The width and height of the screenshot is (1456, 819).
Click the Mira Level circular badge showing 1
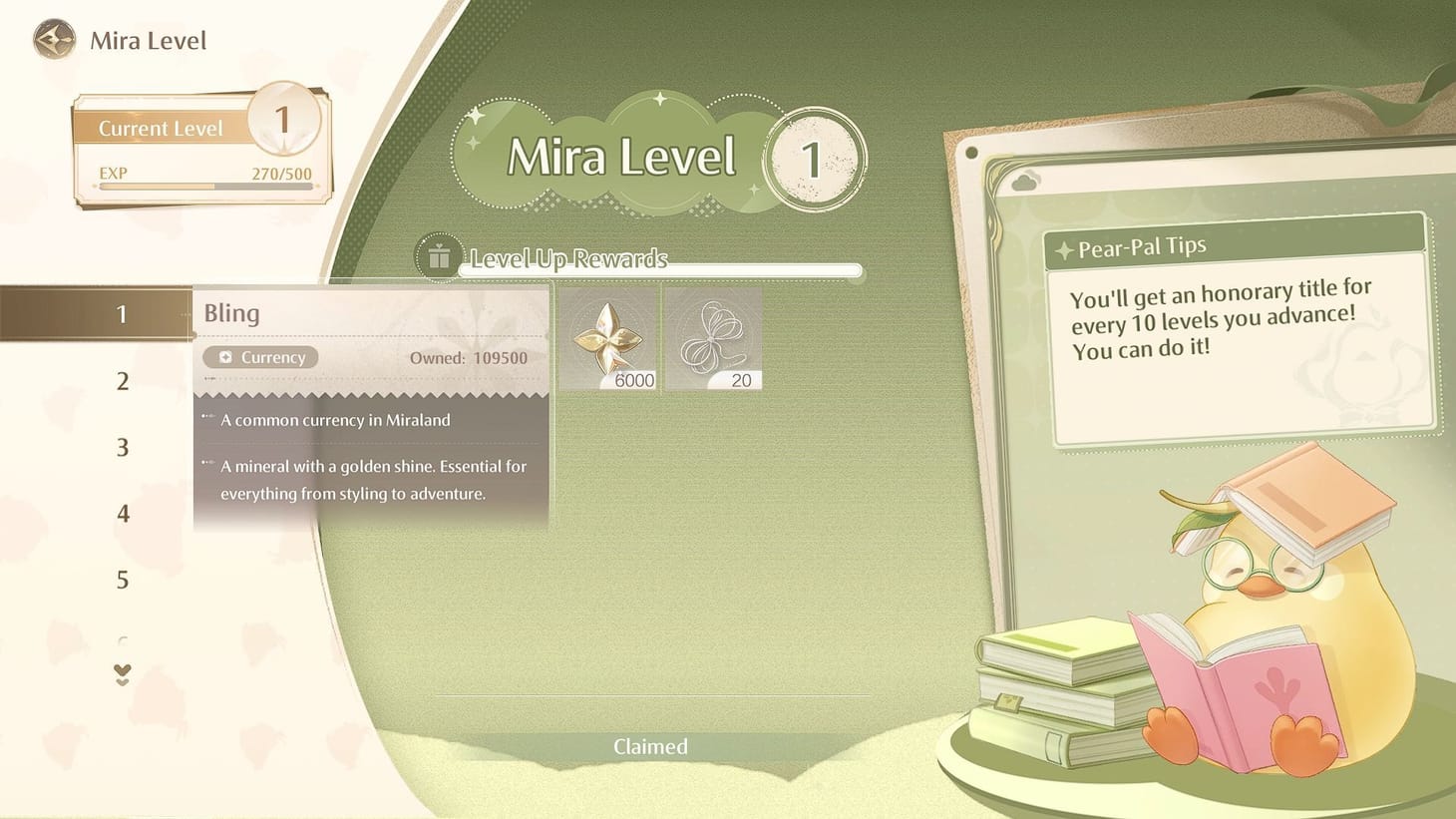pyautogui.click(x=814, y=158)
